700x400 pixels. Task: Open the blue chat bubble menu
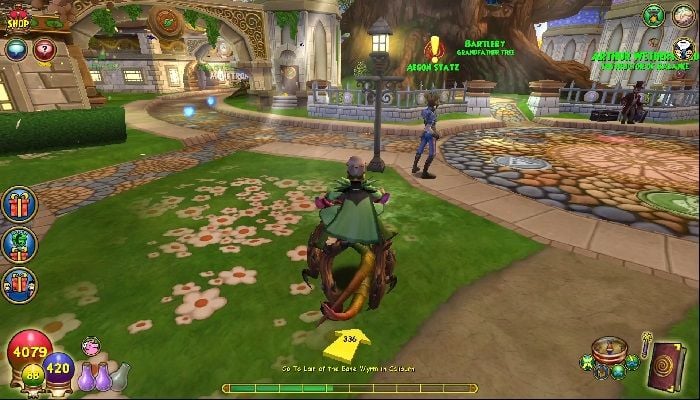coord(16,48)
